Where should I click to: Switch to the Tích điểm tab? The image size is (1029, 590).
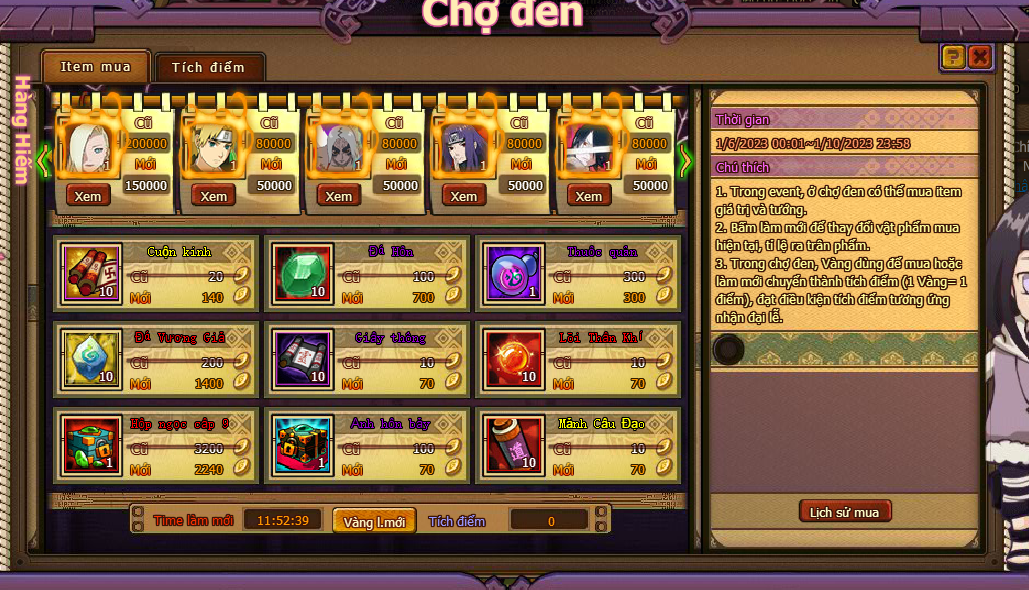coord(208,68)
